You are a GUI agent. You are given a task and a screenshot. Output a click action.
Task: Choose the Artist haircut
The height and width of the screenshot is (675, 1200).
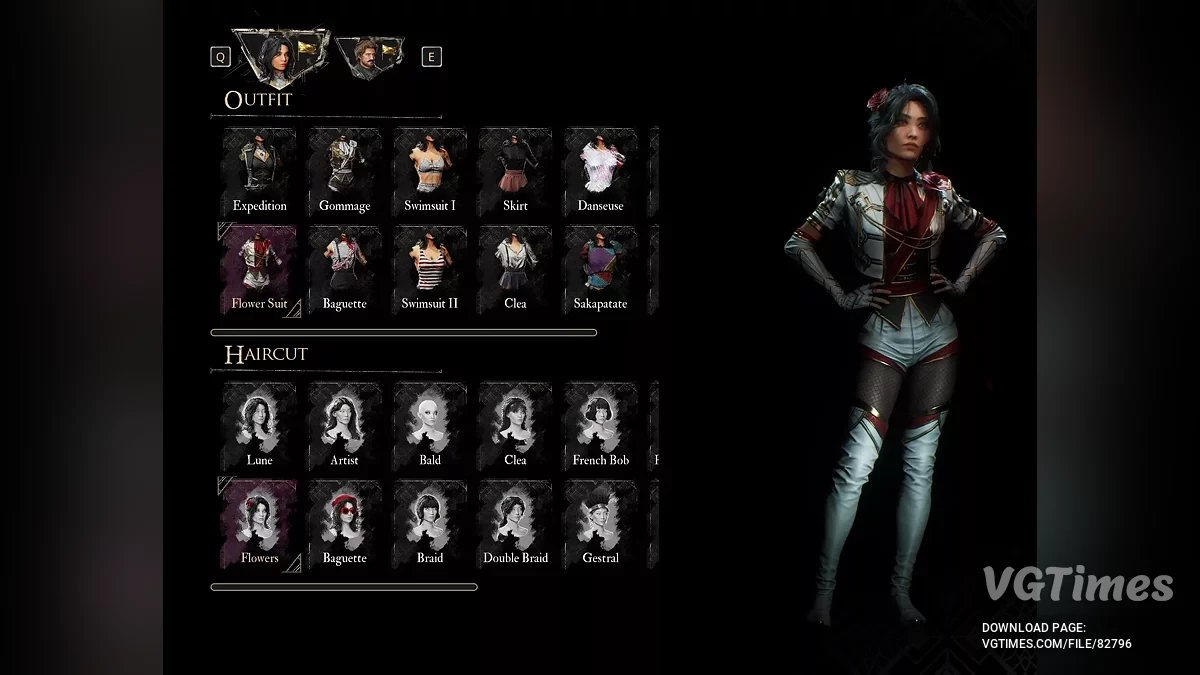(x=344, y=424)
